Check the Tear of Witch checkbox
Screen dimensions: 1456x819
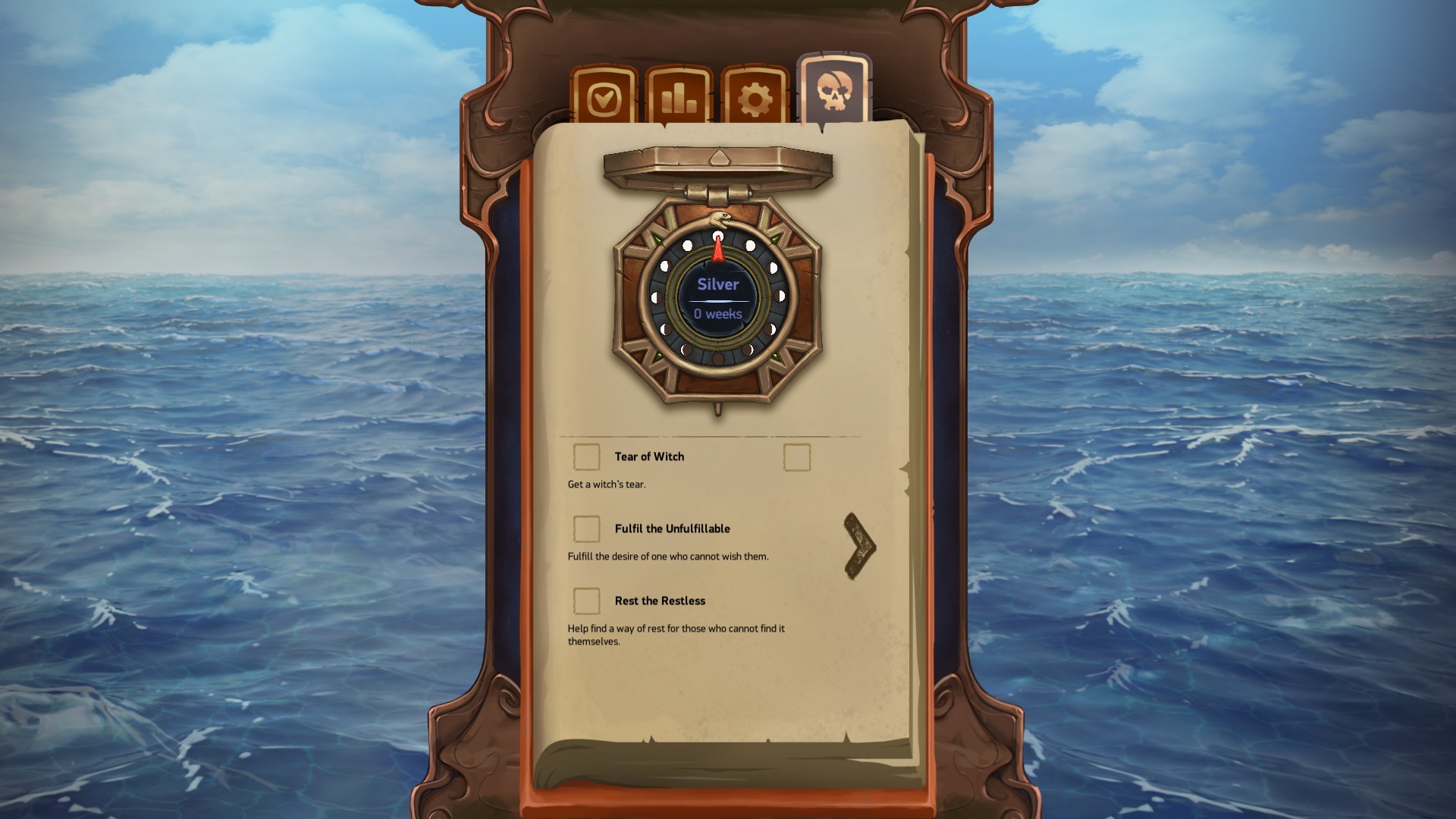point(586,457)
